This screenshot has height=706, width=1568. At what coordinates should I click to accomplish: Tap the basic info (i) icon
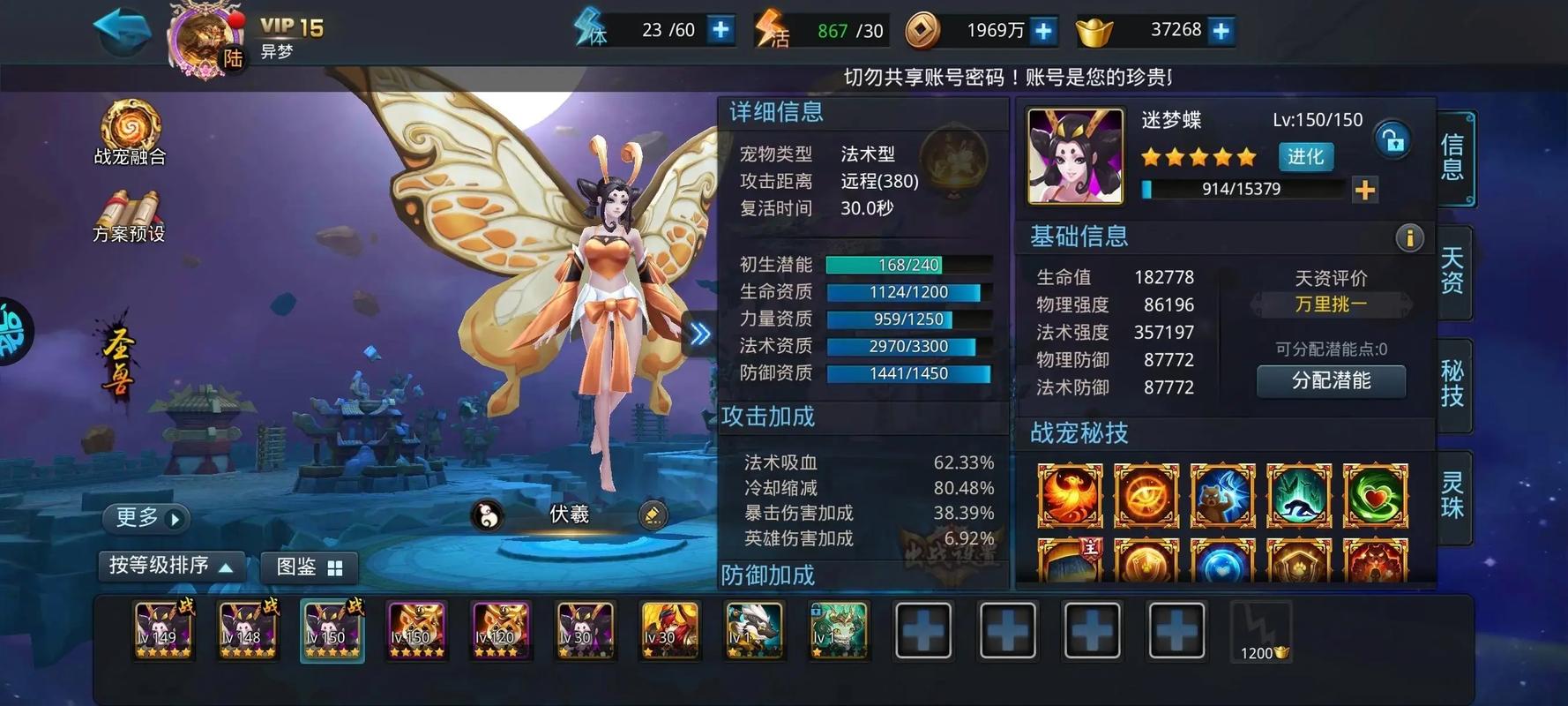(x=1408, y=237)
